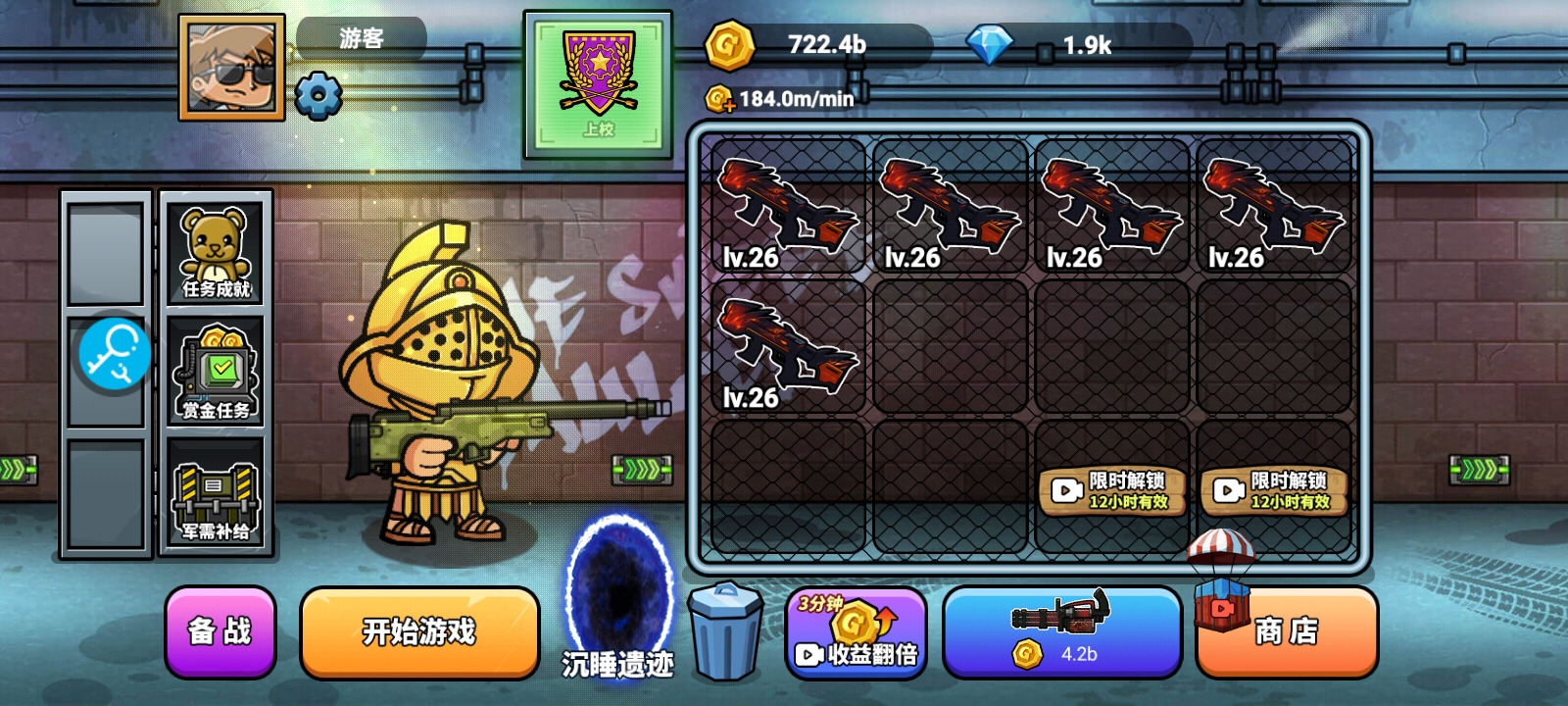
Task: Enter the 沉睡遗迹 portal
Action: 618,593
